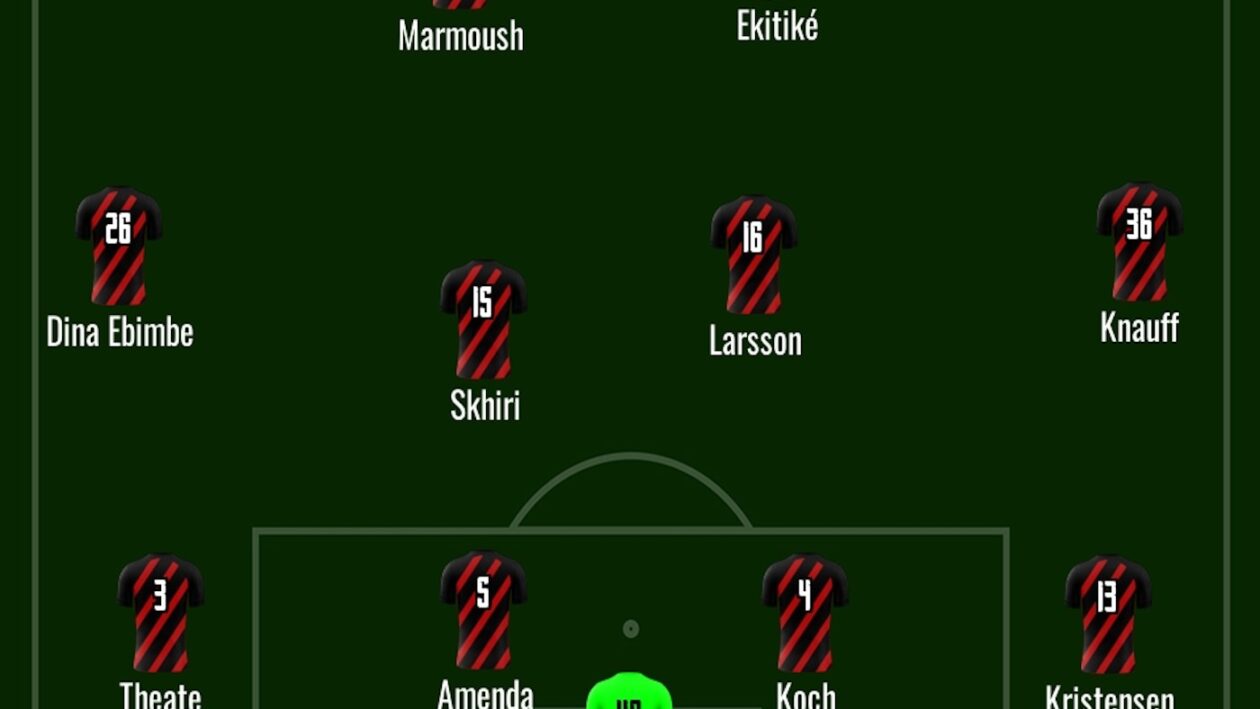Select the green goalkeeper shirt

coord(629,694)
